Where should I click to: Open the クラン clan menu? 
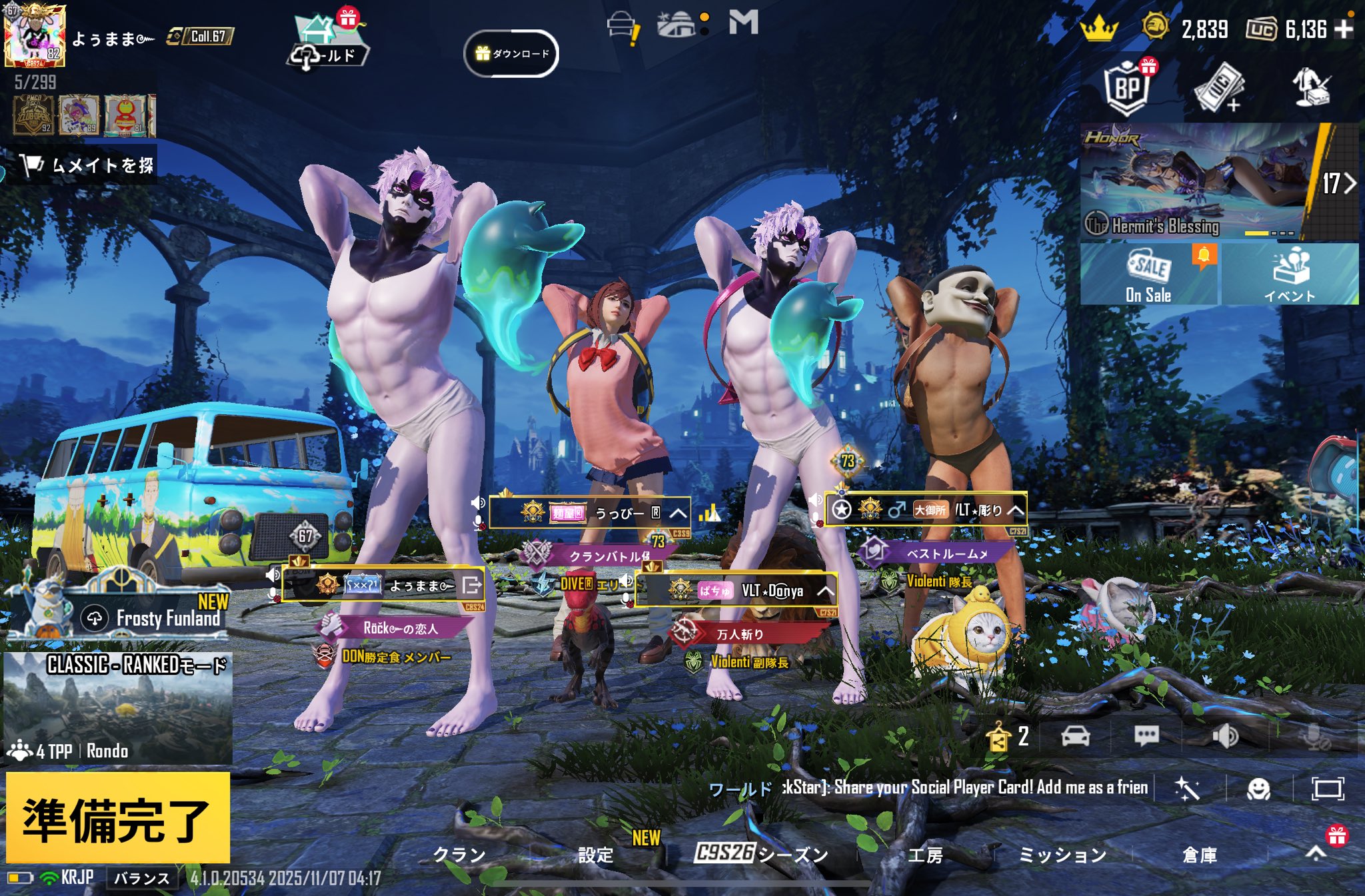459,855
